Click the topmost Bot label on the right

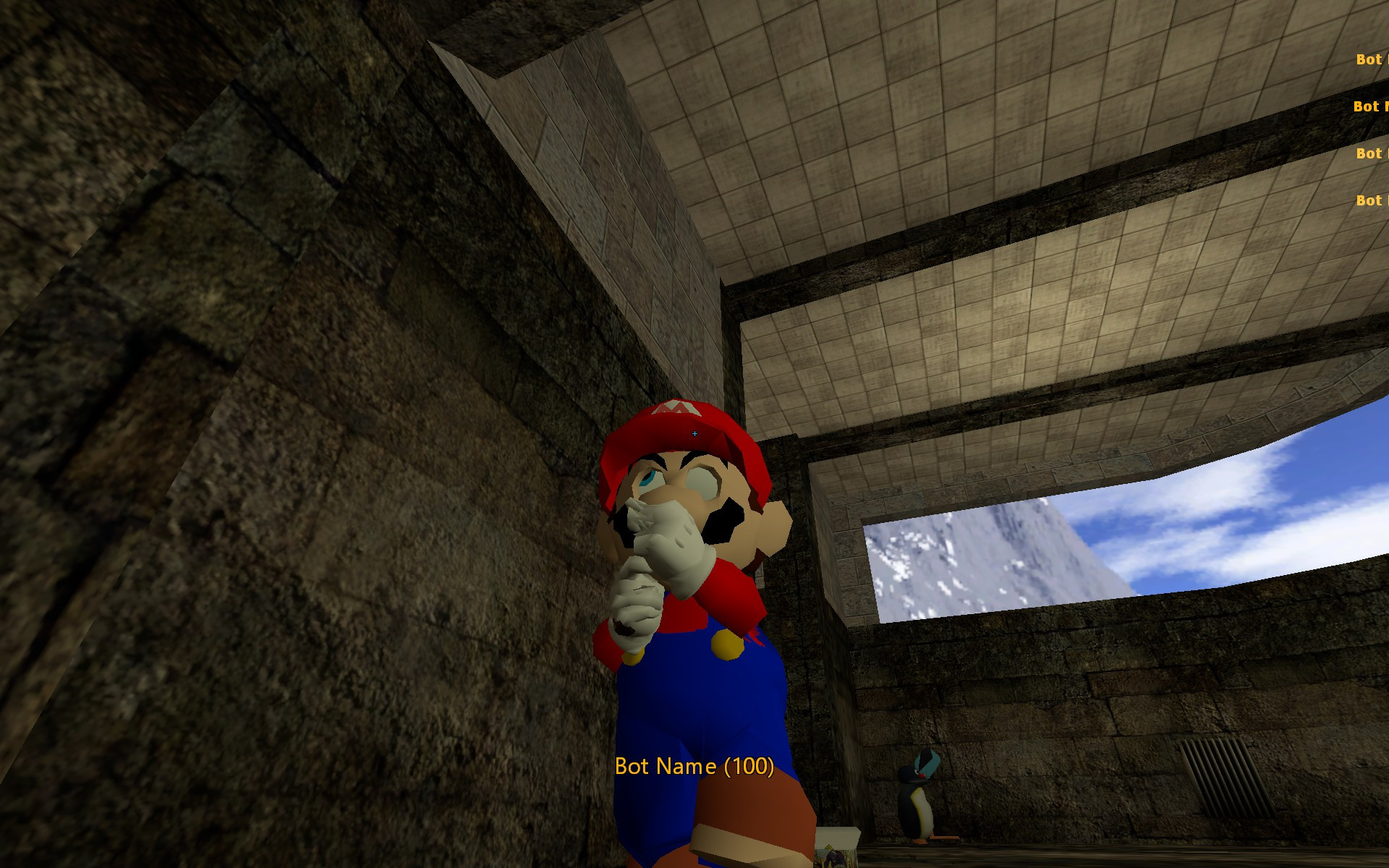[x=1371, y=59]
